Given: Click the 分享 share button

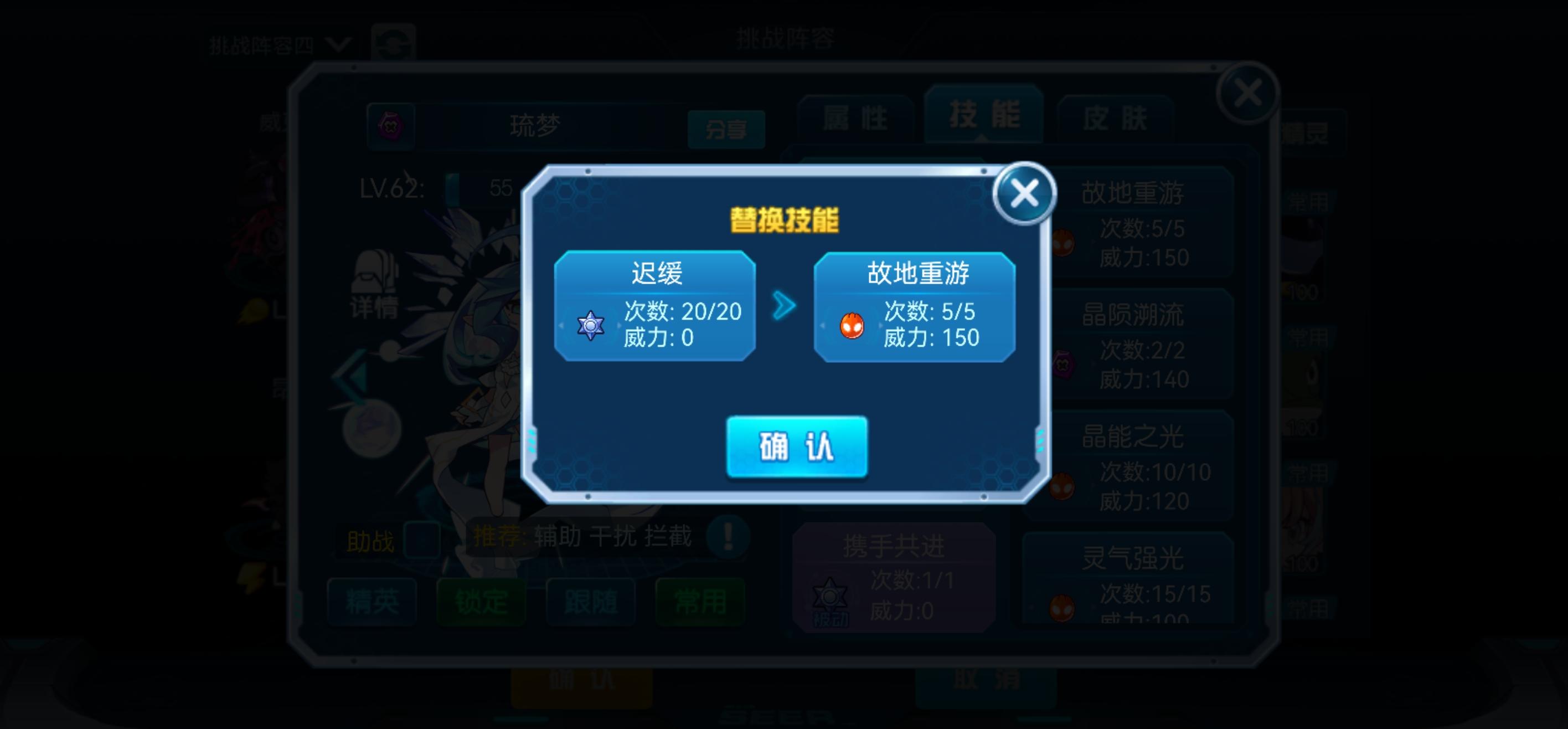Looking at the screenshot, I should pyautogui.click(x=727, y=129).
